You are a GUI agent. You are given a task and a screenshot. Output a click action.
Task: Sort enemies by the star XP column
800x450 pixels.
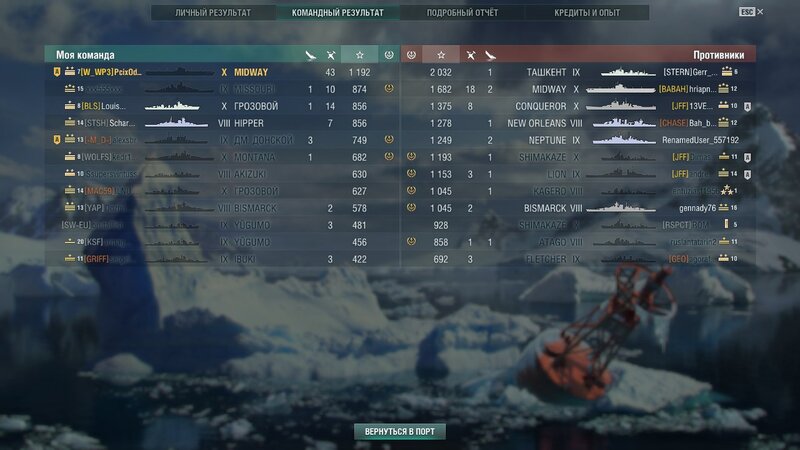[x=440, y=55]
